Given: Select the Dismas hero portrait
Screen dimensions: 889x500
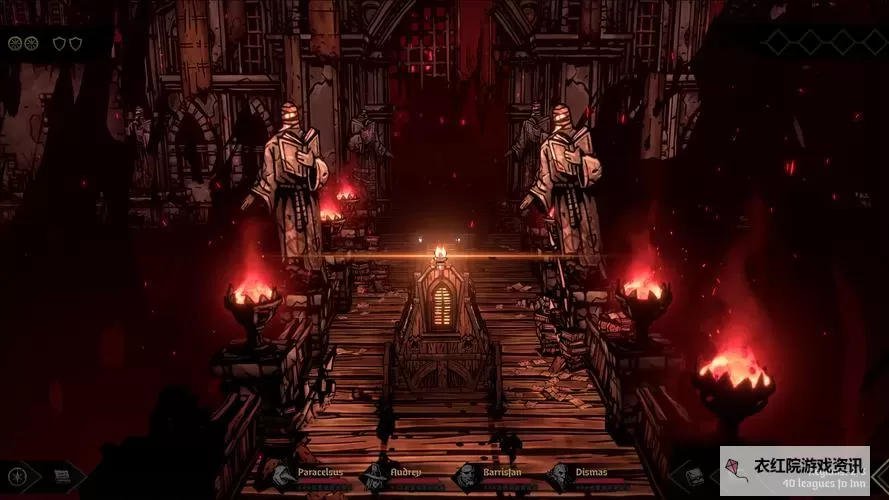Looking at the screenshot, I should pos(560,477).
